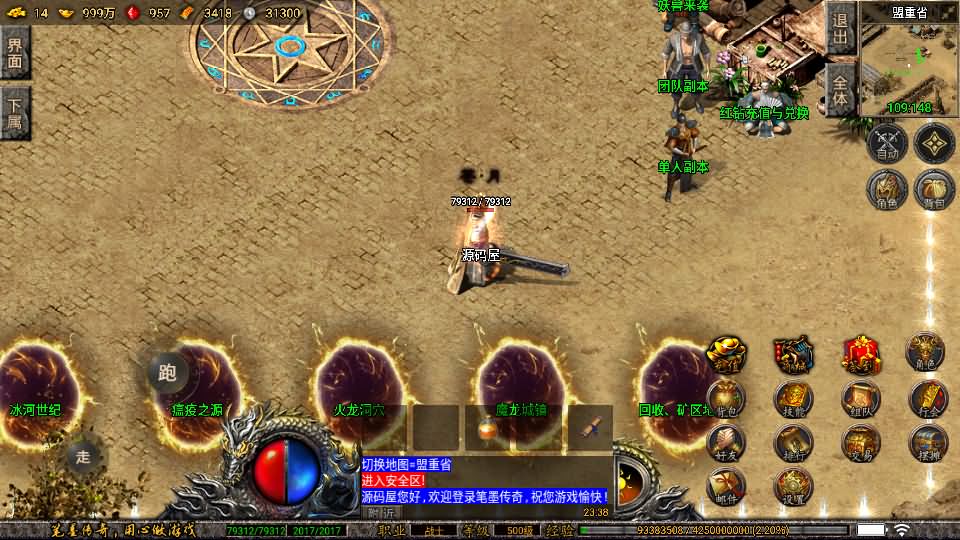Switch to run mode with 跑 button
960x540 pixels.
pos(167,372)
